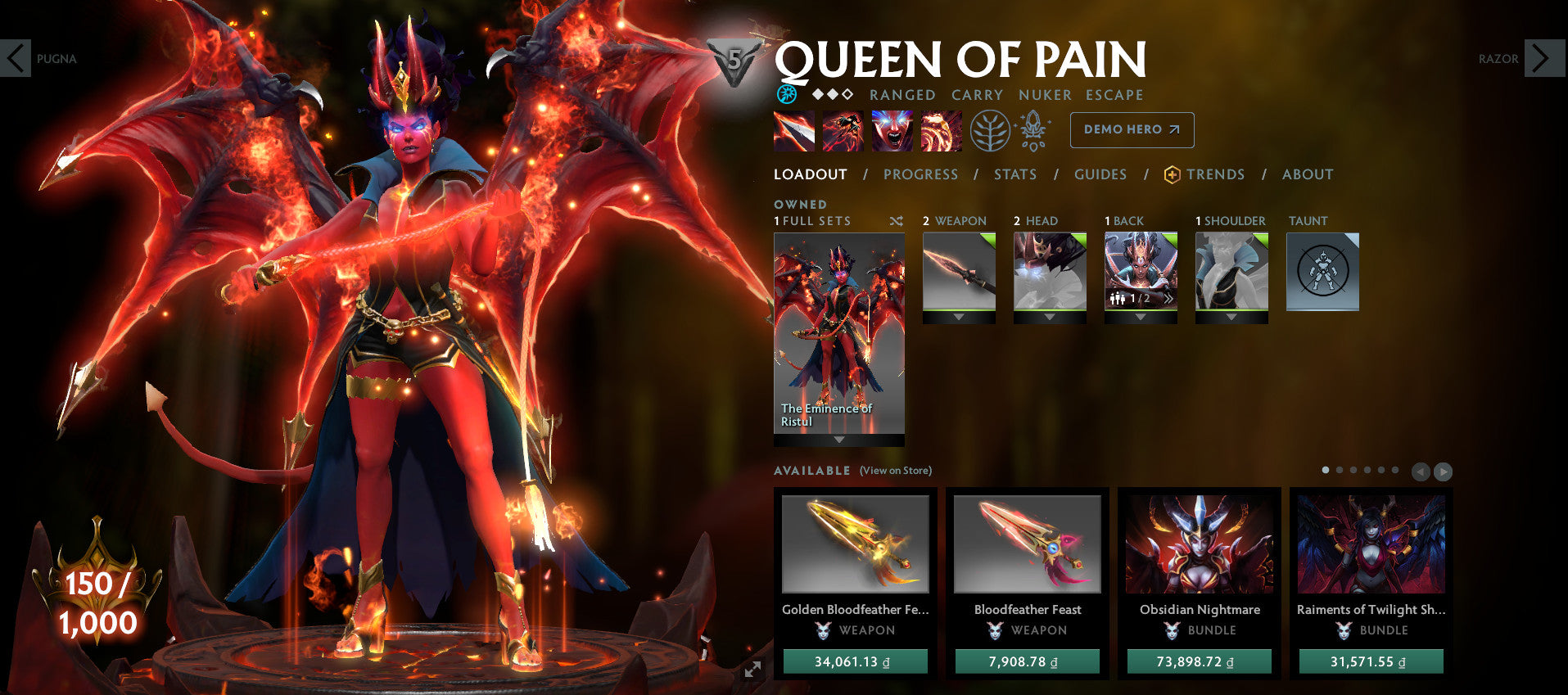Click the DEMO HERO button
The height and width of the screenshot is (695, 1568).
(x=1131, y=129)
